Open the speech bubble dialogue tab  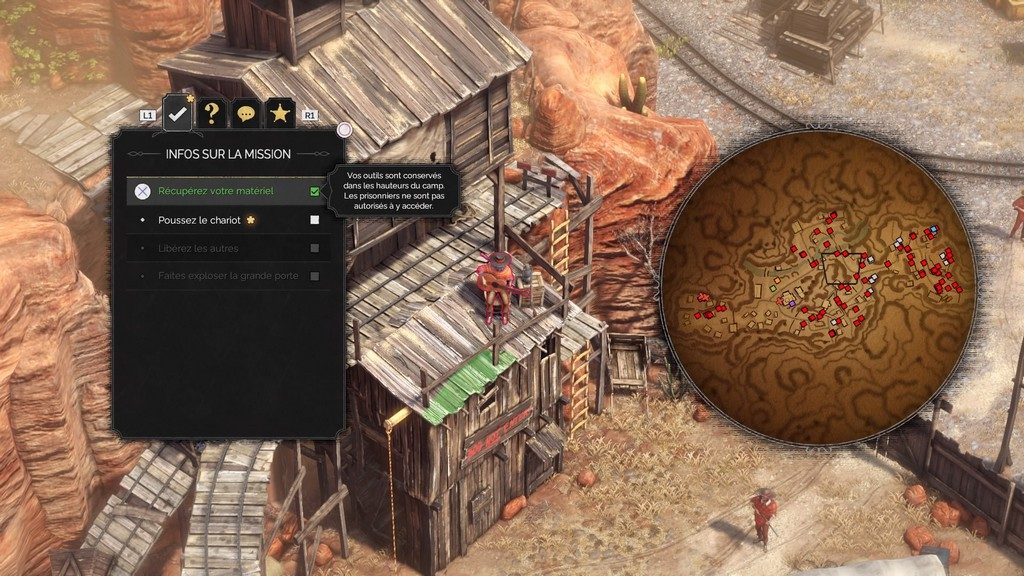tap(246, 114)
